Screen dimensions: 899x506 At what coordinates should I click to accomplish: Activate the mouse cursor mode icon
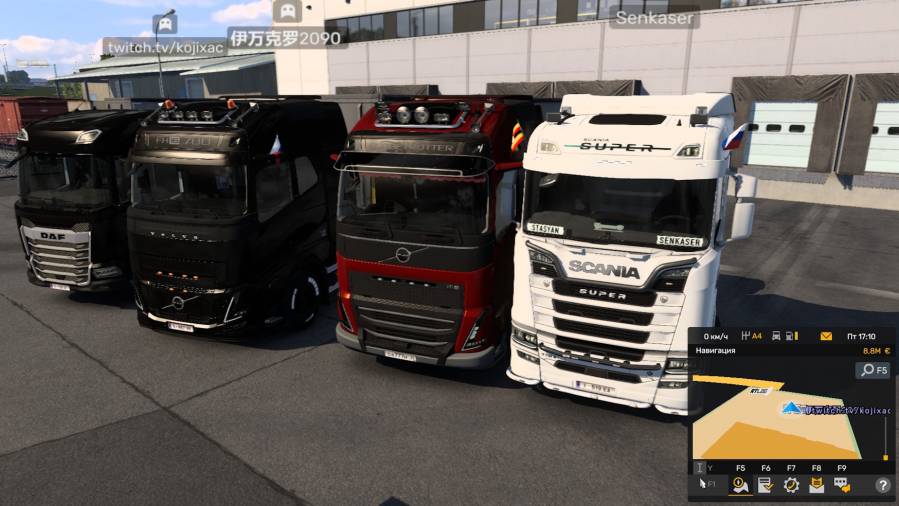coord(702,485)
